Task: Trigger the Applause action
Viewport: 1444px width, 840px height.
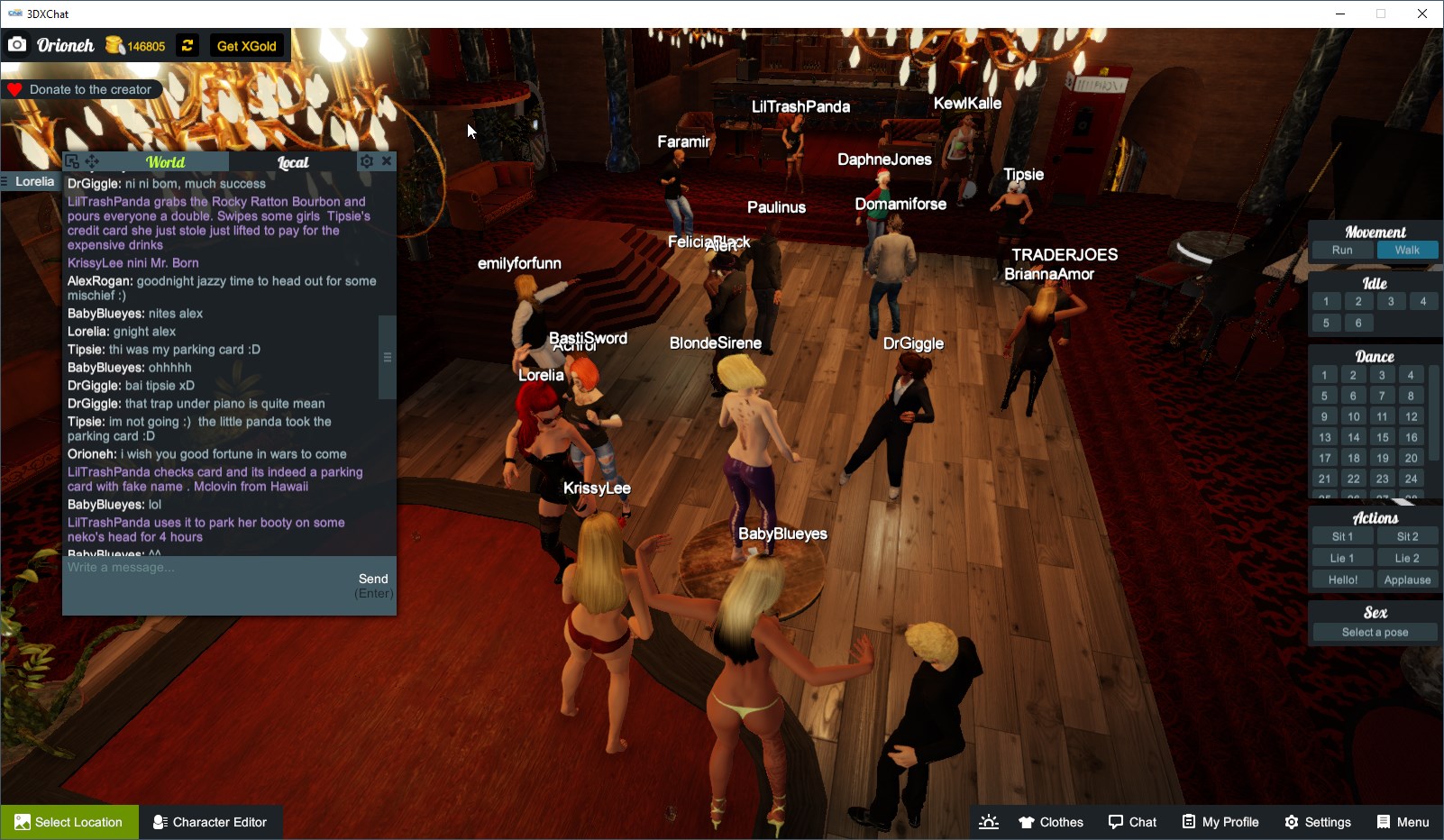Action: tap(1407, 579)
